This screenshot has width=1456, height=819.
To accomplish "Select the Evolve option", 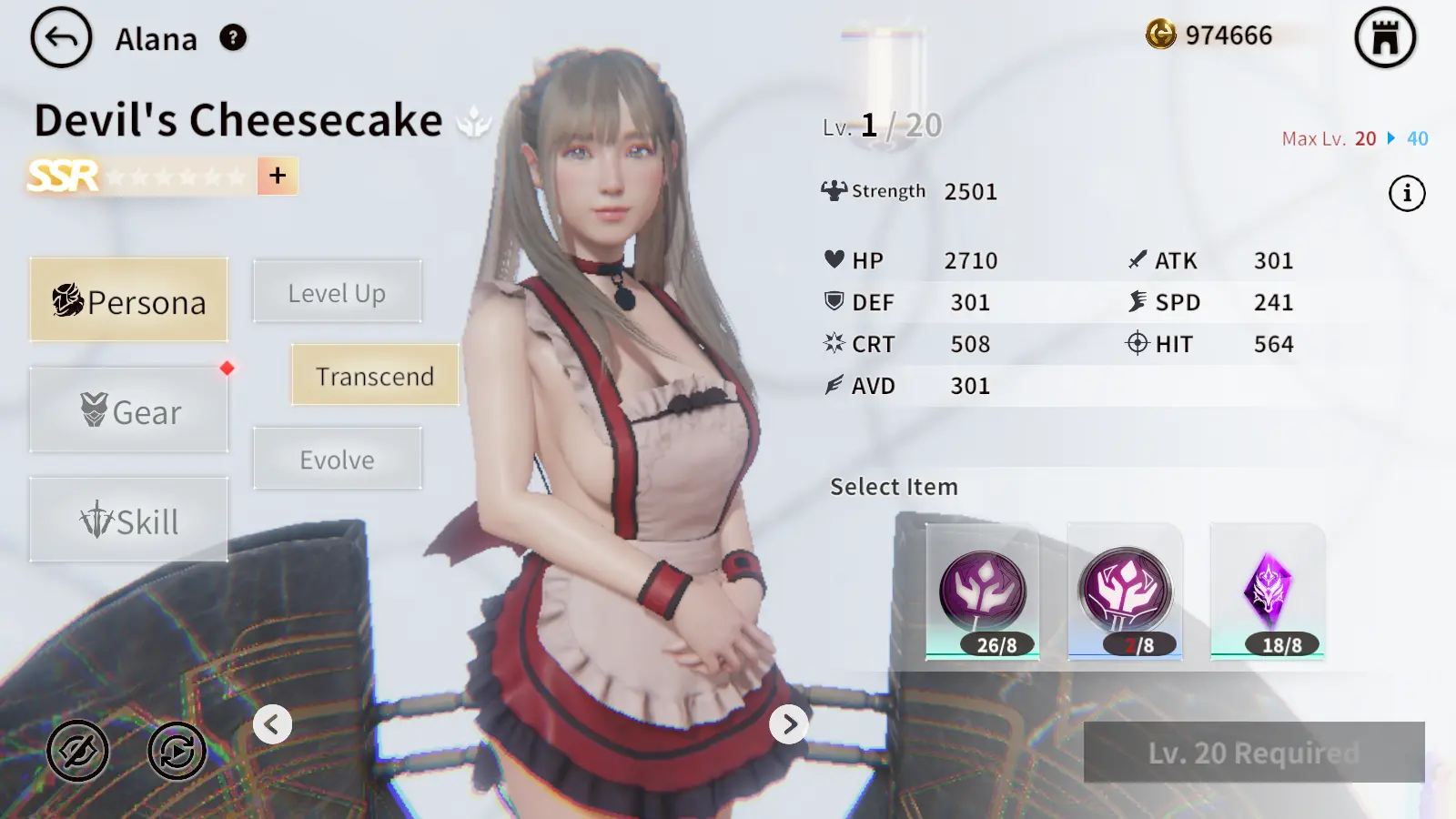I will tap(337, 459).
